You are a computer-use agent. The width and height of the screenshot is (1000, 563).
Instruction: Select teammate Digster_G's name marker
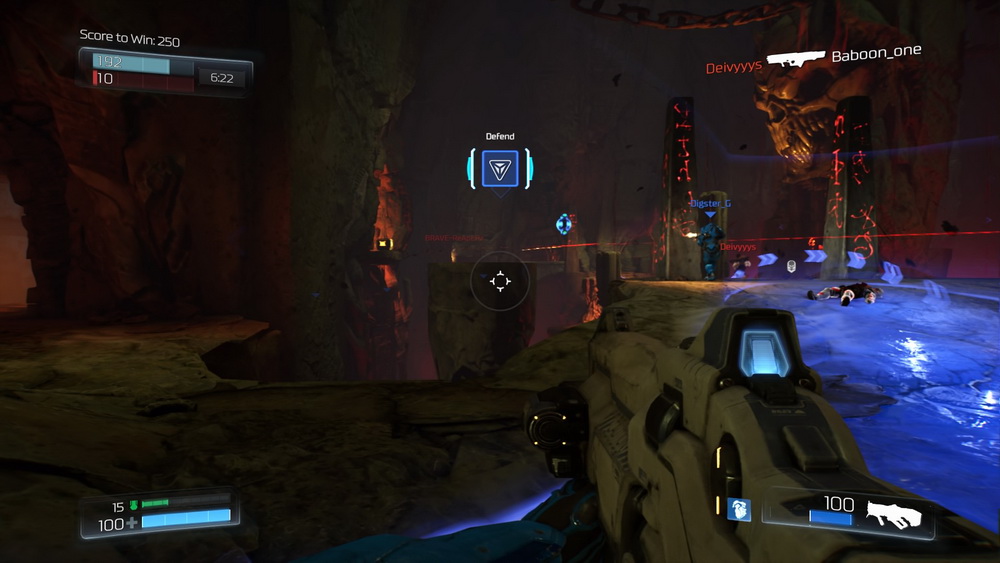pyautogui.click(x=710, y=203)
